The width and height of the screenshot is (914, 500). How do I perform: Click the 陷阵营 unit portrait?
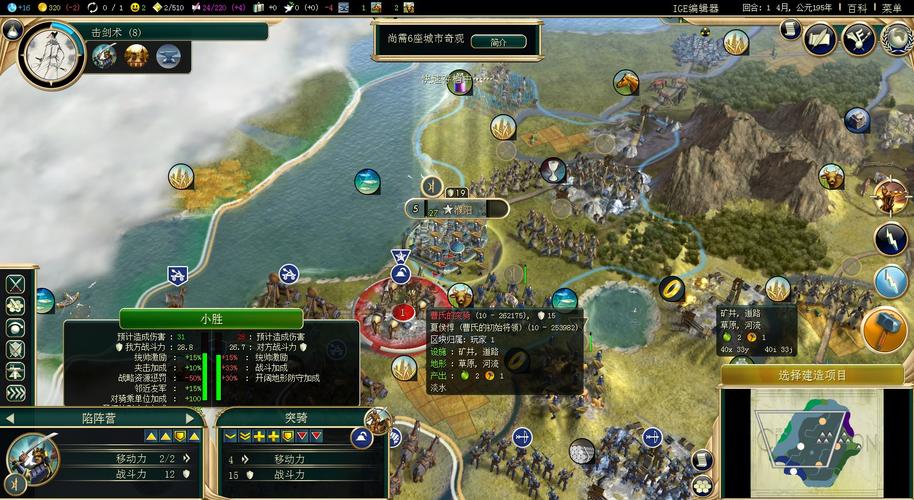[x=30, y=459]
